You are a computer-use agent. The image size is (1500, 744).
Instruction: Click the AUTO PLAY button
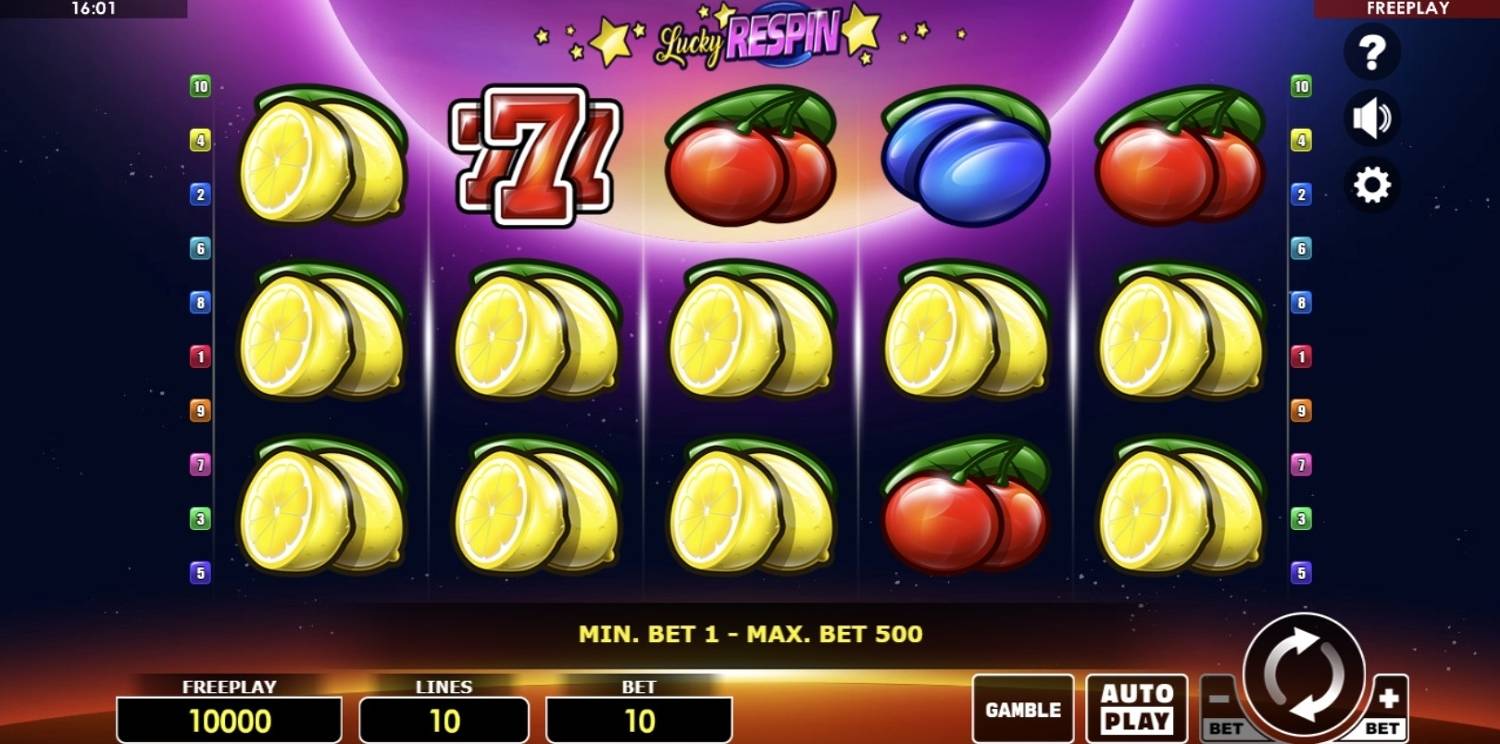click(1136, 706)
